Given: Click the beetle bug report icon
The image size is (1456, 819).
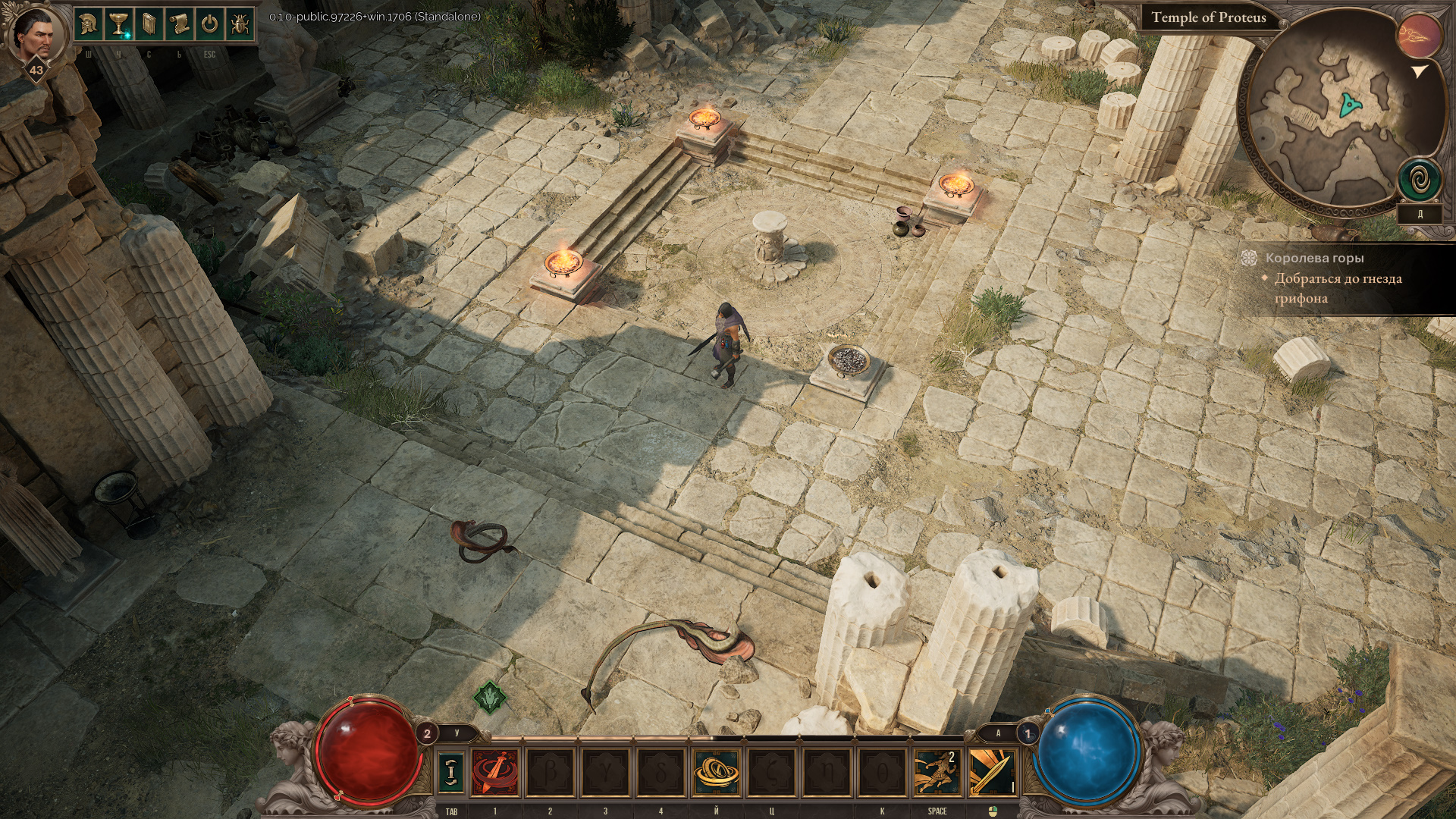Looking at the screenshot, I should pyautogui.click(x=240, y=24).
